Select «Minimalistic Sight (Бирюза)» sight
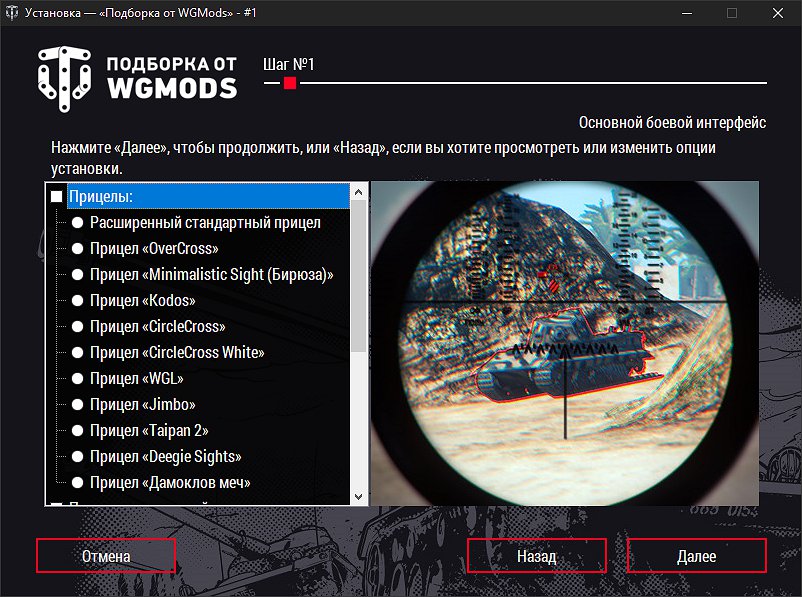This screenshot has height=597, width=802. [x=77, y=274]
